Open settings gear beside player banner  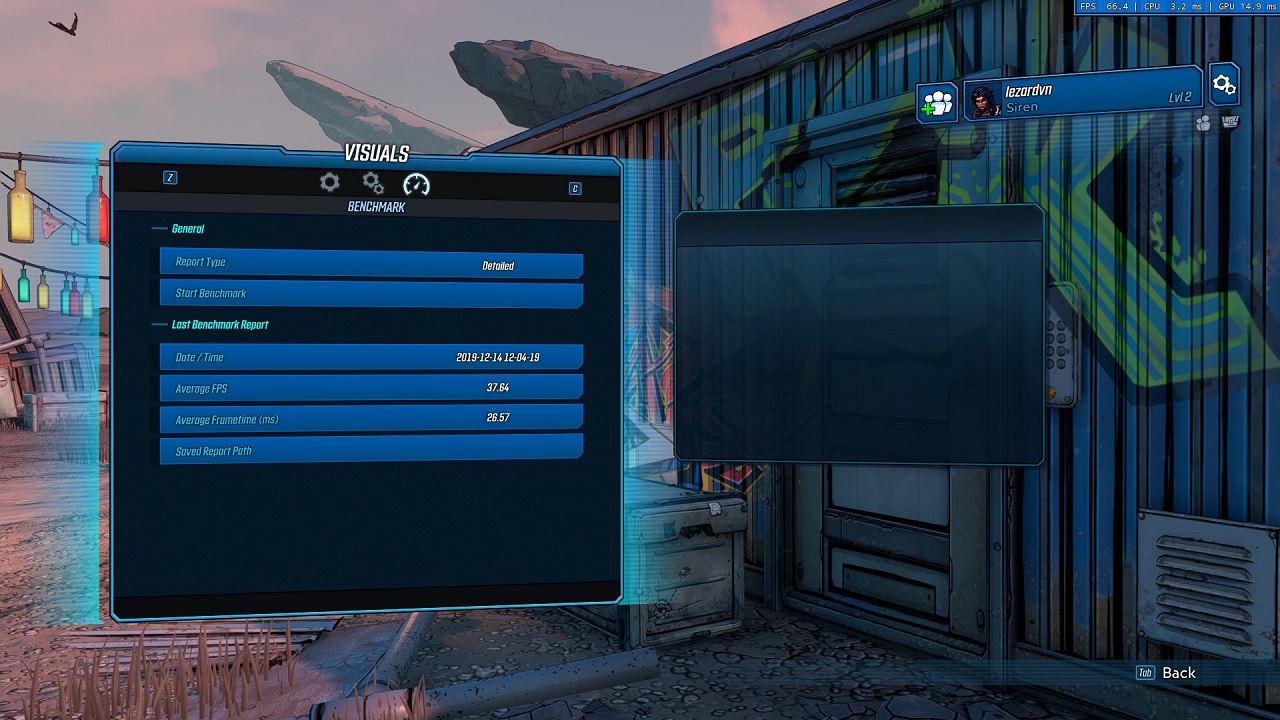point(1224,85)
